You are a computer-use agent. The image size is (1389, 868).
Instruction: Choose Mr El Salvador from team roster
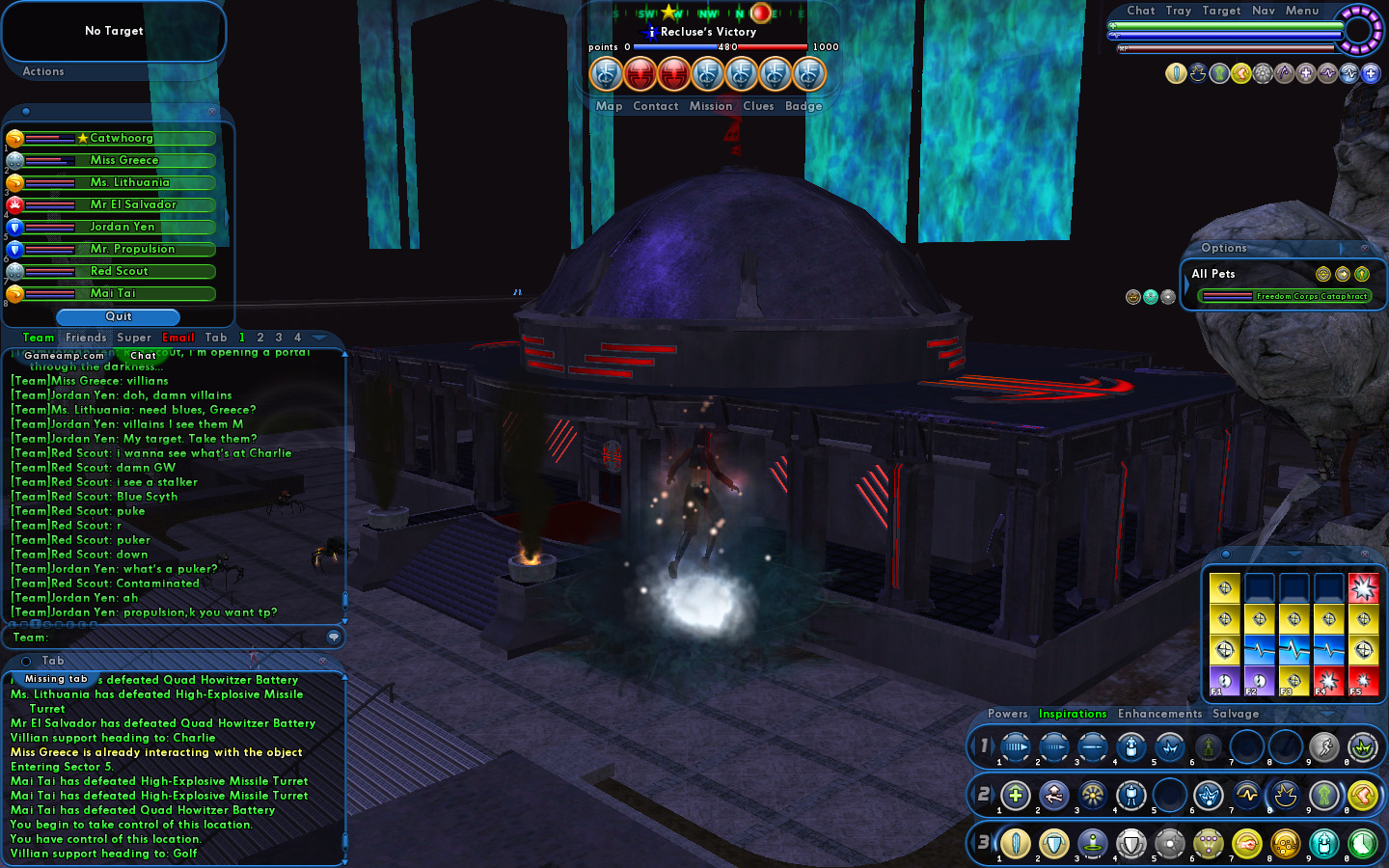coord(132,204)
